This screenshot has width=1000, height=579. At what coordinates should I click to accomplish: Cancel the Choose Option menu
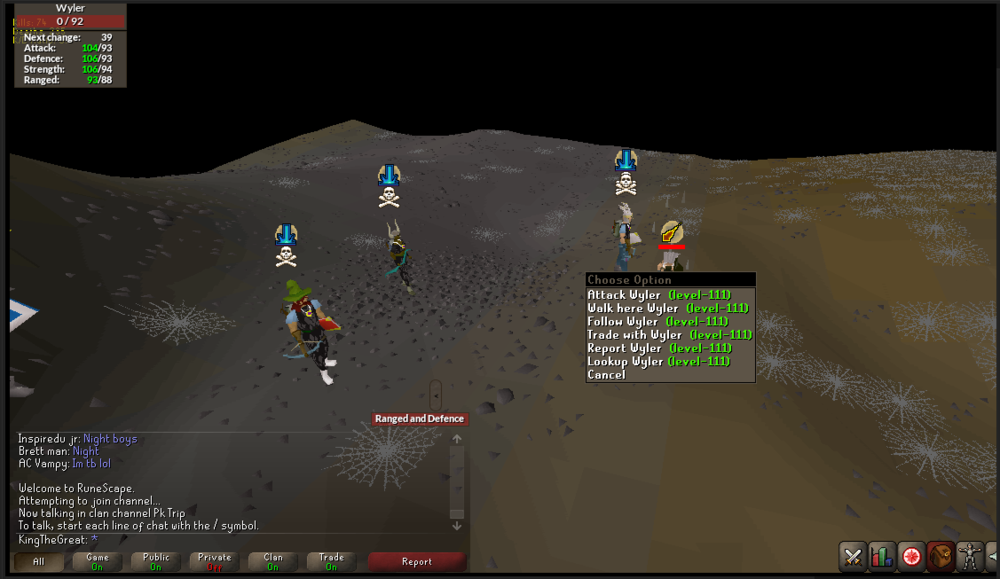(x=607, y=375)
